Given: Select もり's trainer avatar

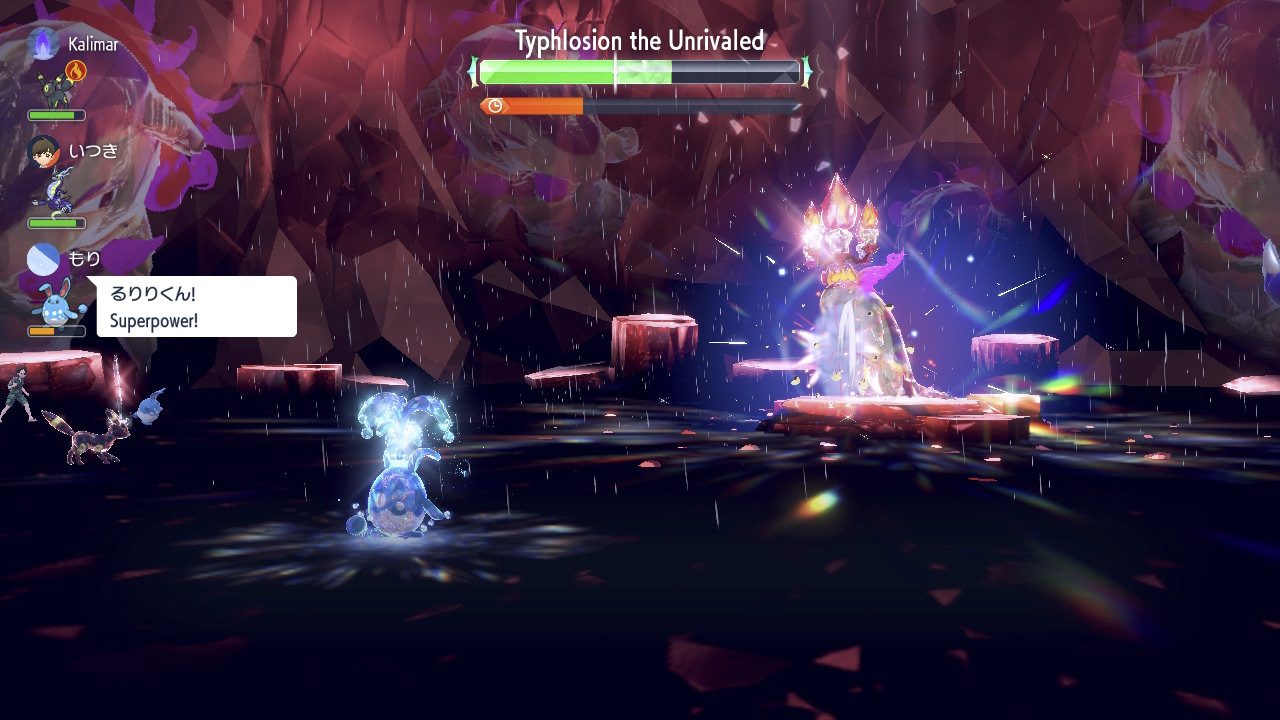Looking at the screenshot, I should click(x=43, y=259).
